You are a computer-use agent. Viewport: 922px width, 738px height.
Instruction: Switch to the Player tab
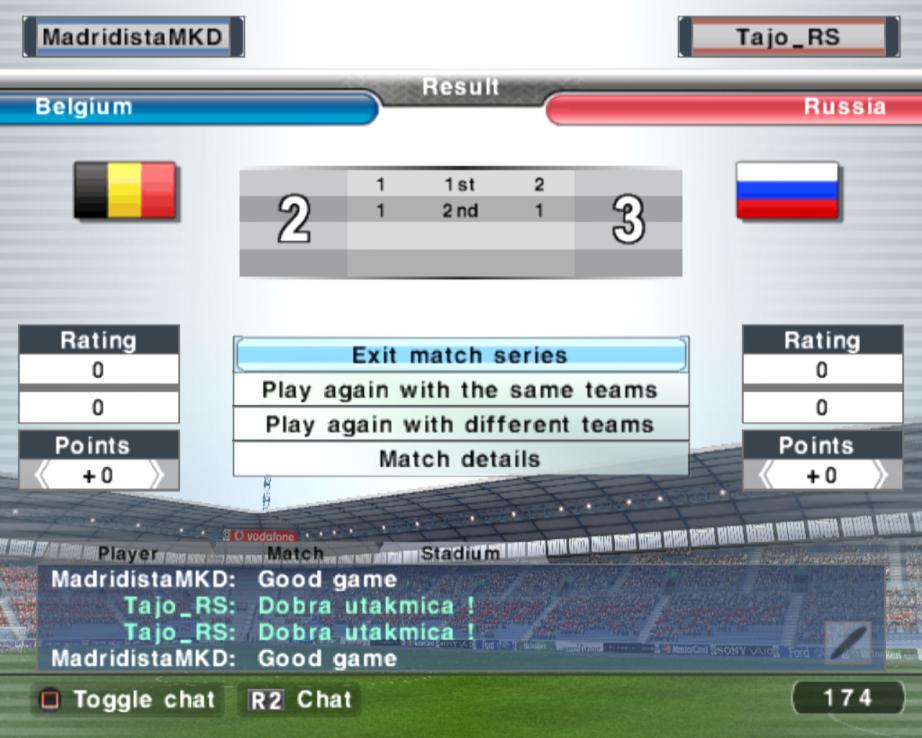click(128, 553)
